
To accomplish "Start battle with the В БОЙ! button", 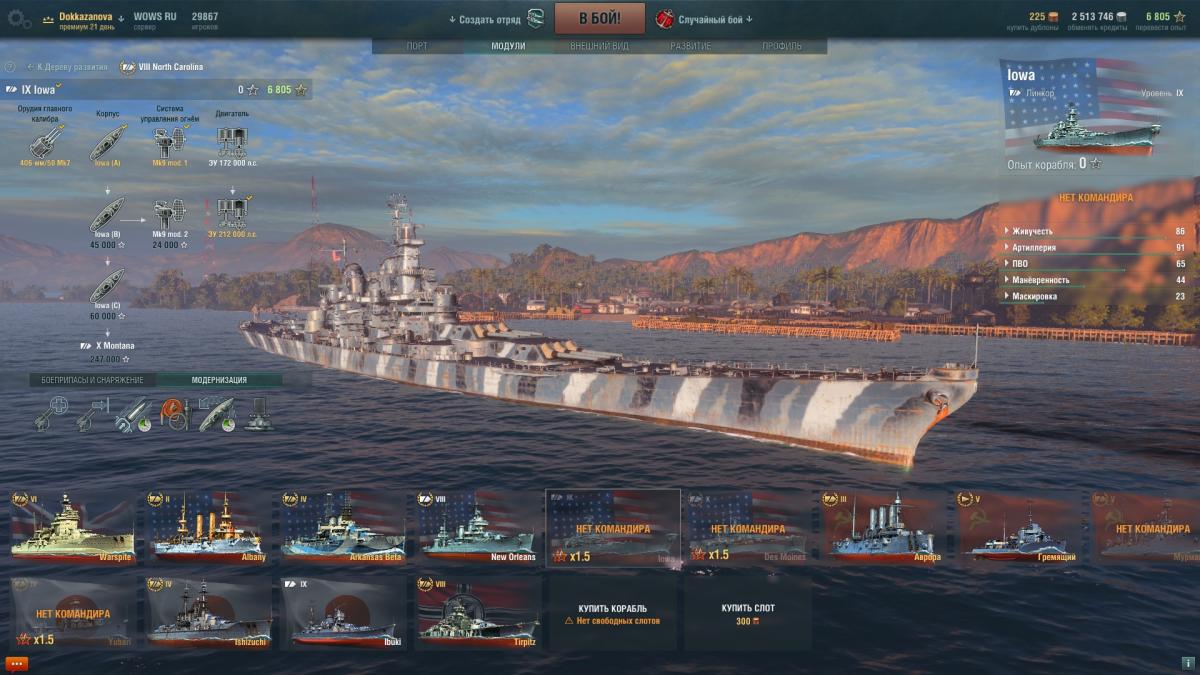I will (x=600, y=18).
